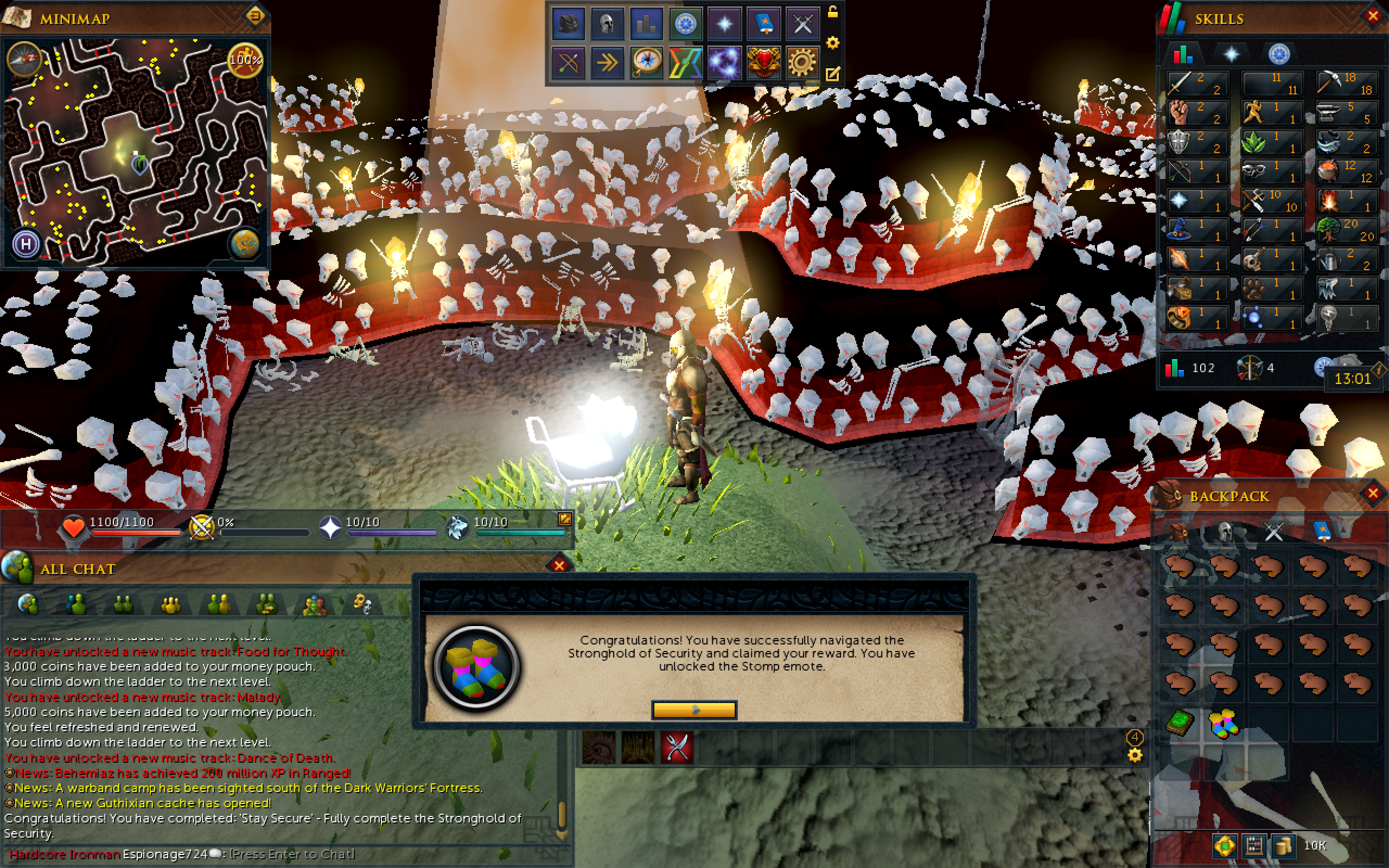This screenshot has height=868, width=1389.
Task: Open the golden cog settings ribbon icon
Action: tap(802, 62)
